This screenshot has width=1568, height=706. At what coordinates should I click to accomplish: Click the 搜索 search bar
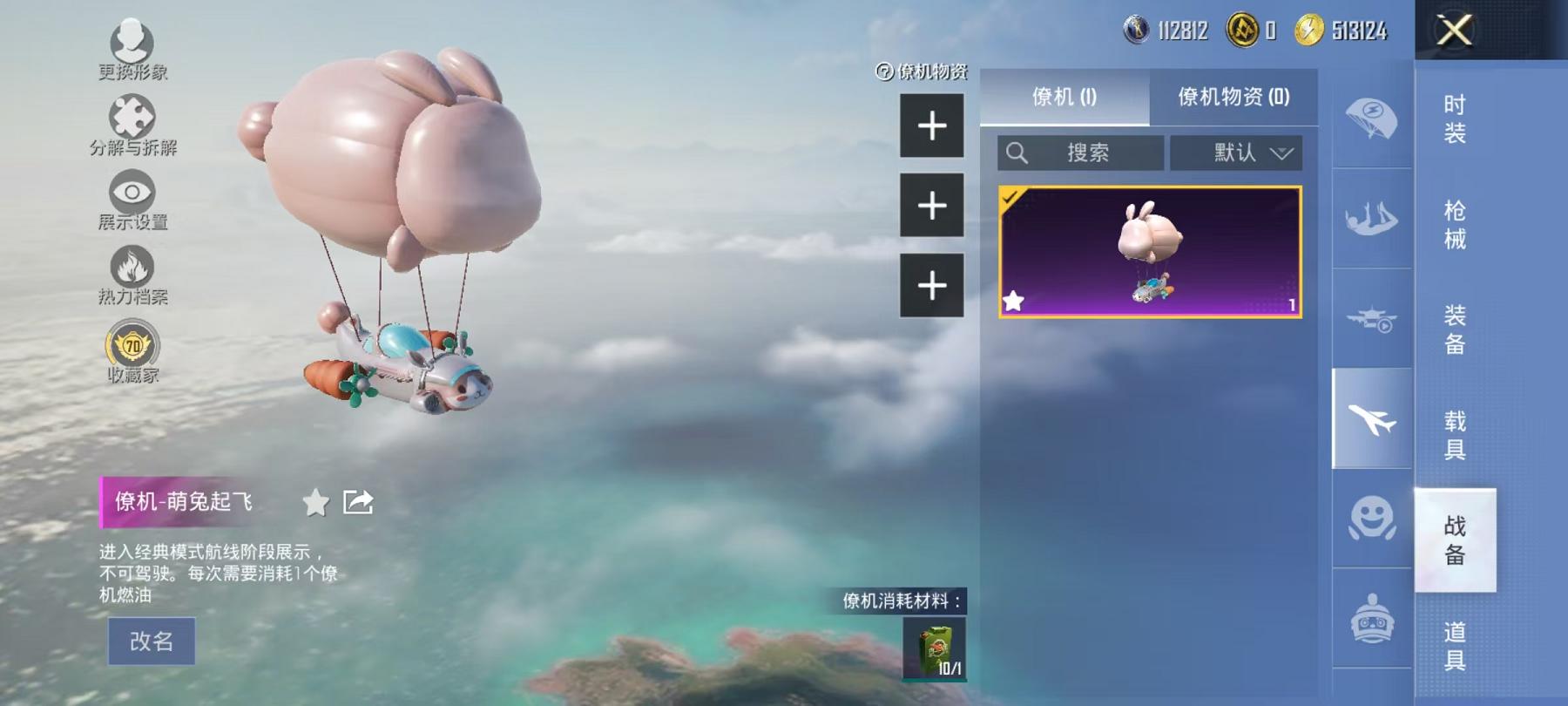click(1080, 153)
